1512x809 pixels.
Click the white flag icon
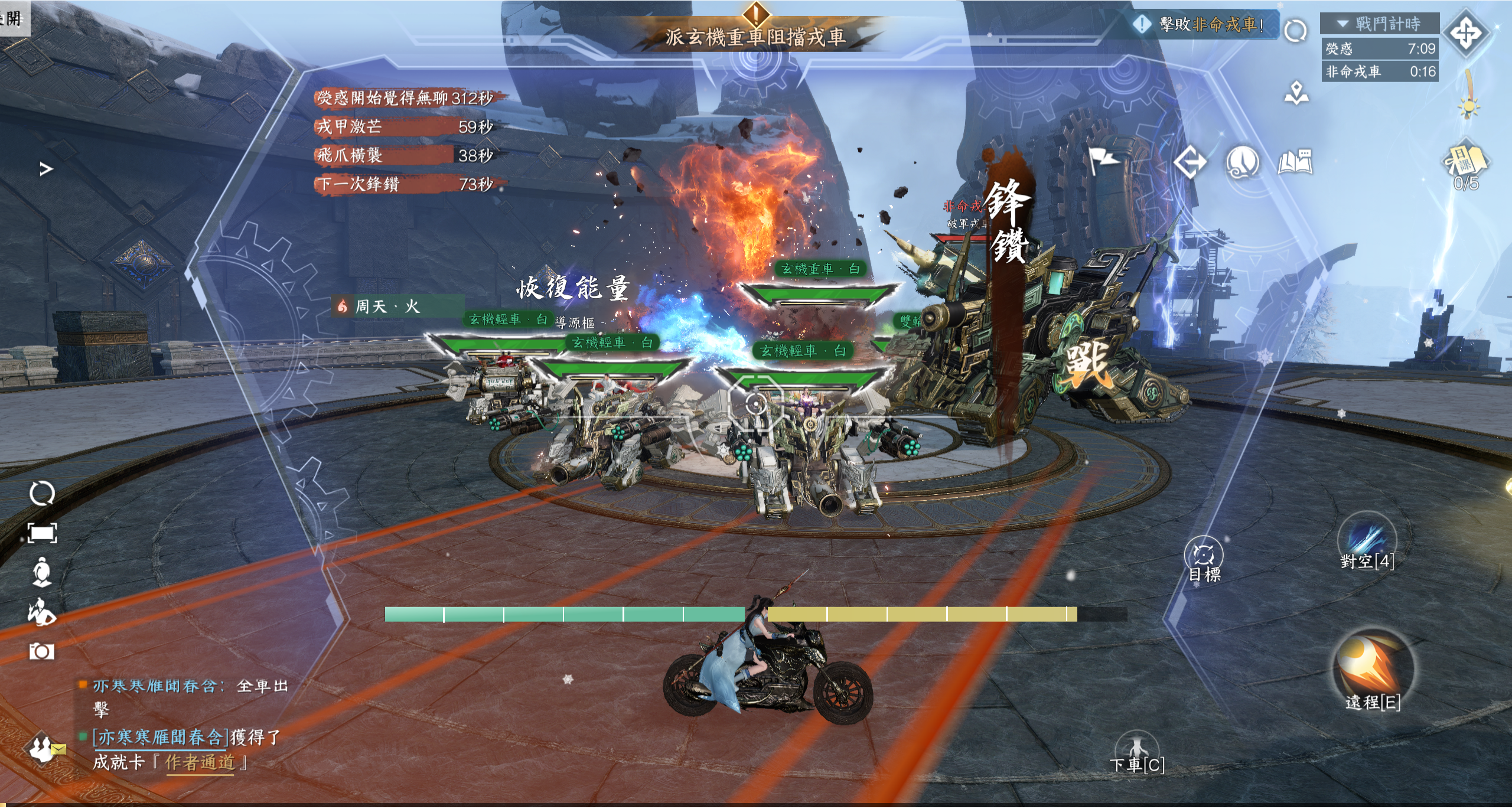[x=1102, y=160]
